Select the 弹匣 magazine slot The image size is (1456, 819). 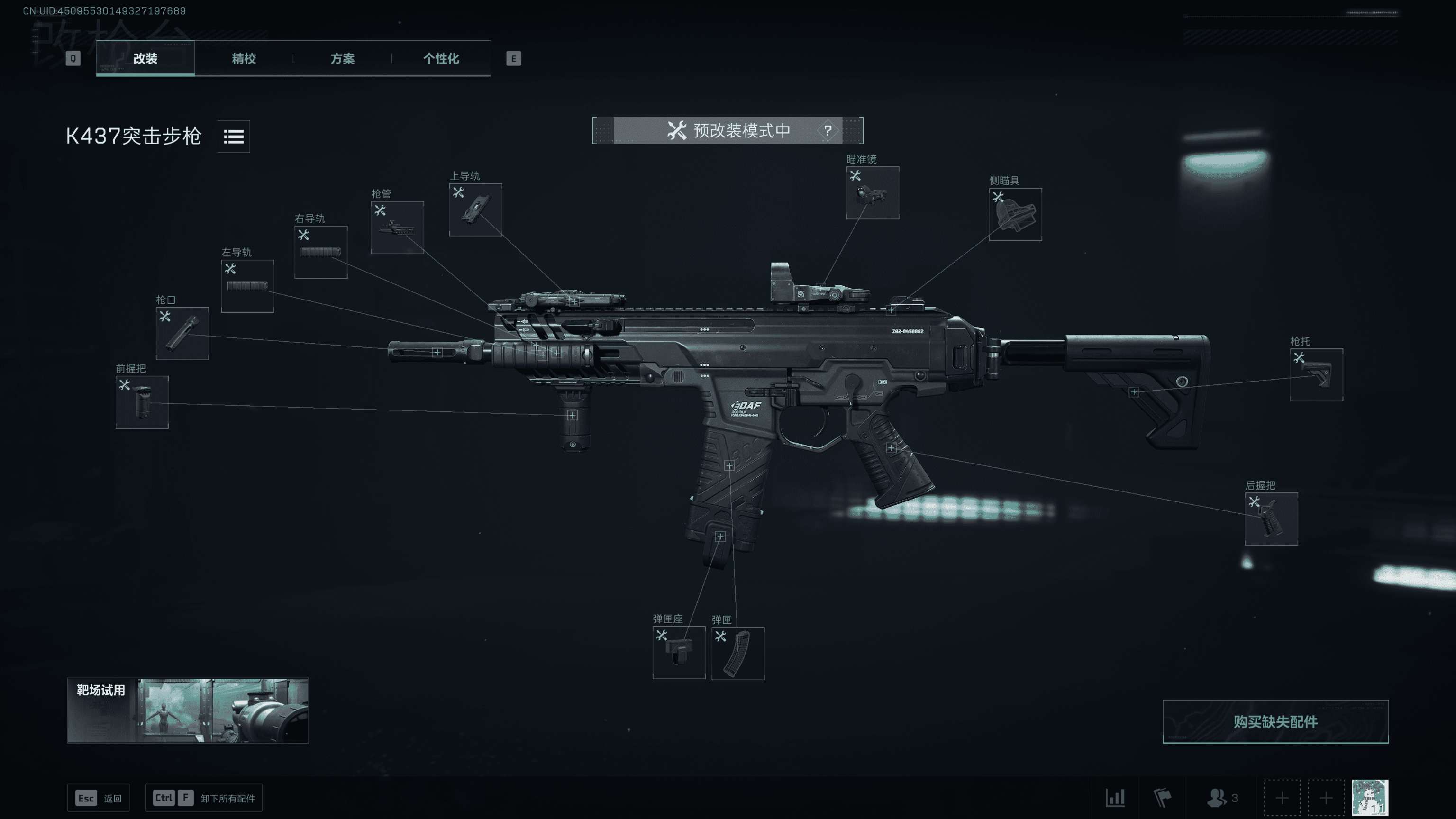tap(737, 654)
